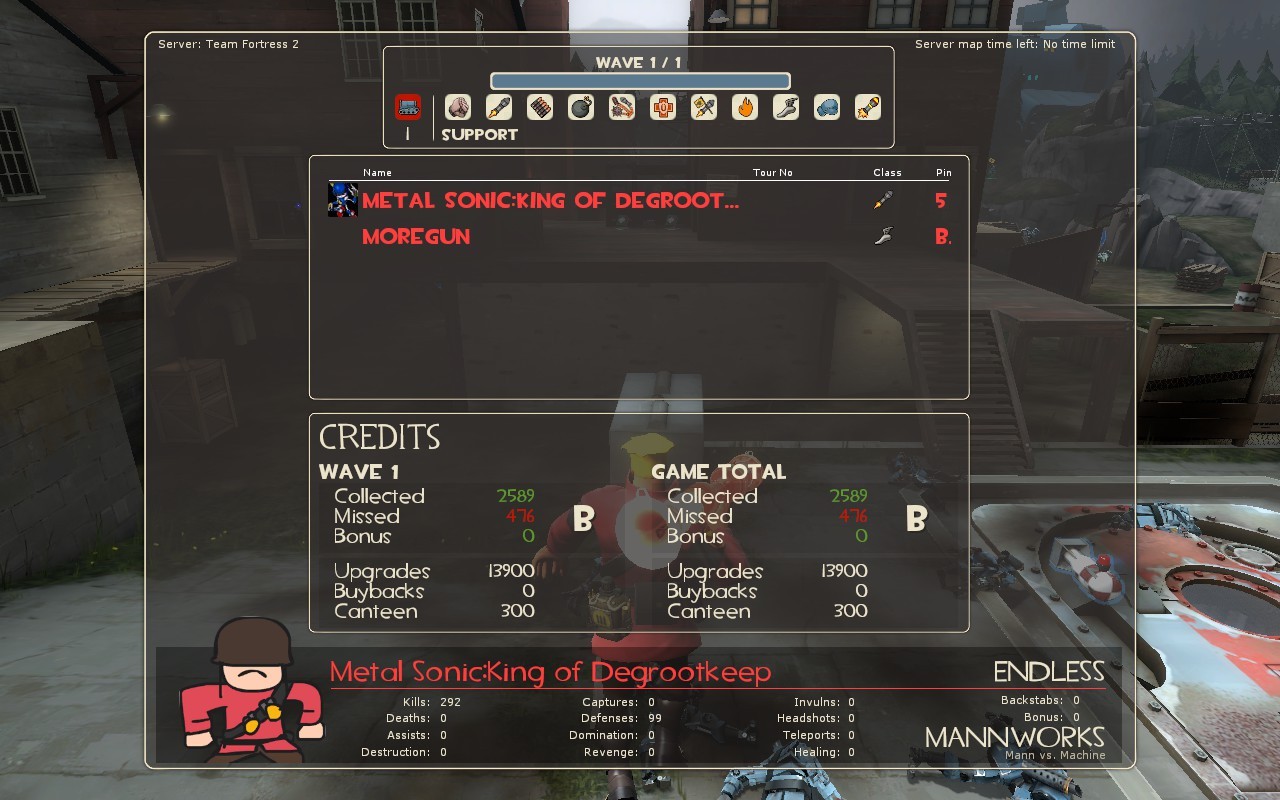Click the Heavy fists robot icon in Support row

tap(460, 107)
